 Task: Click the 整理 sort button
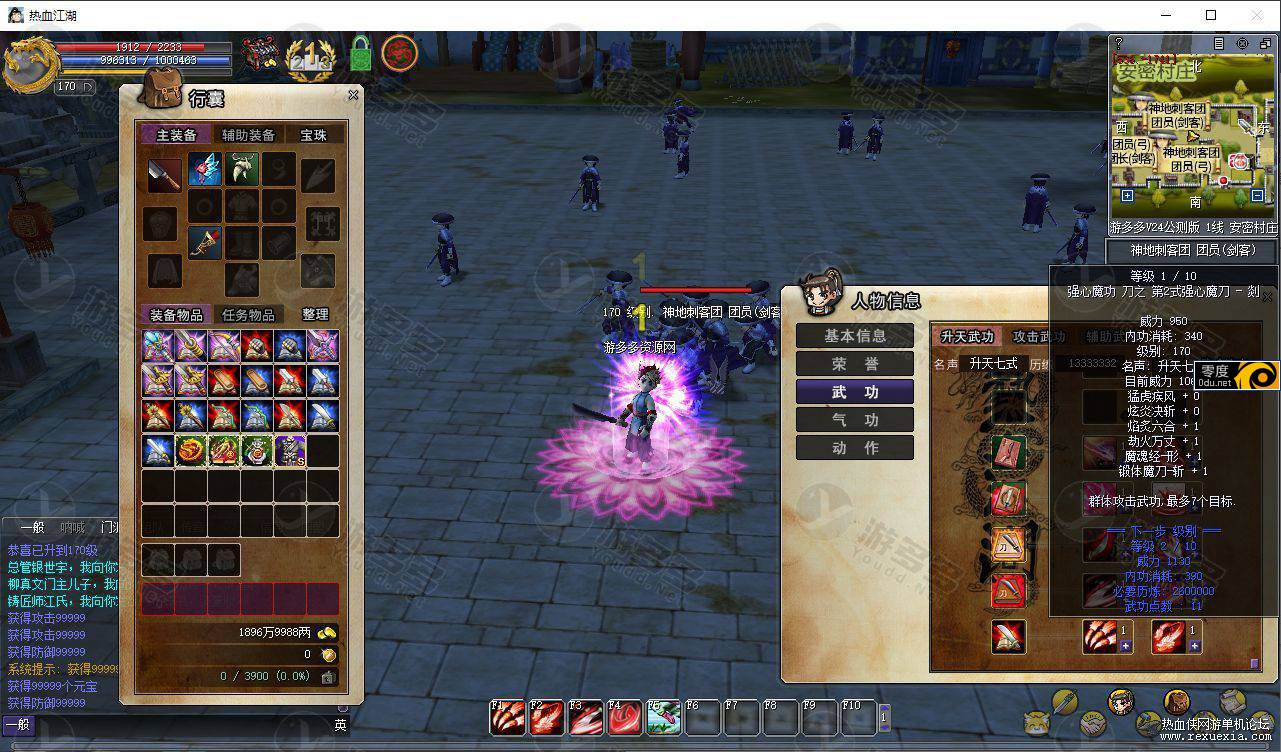316,315
